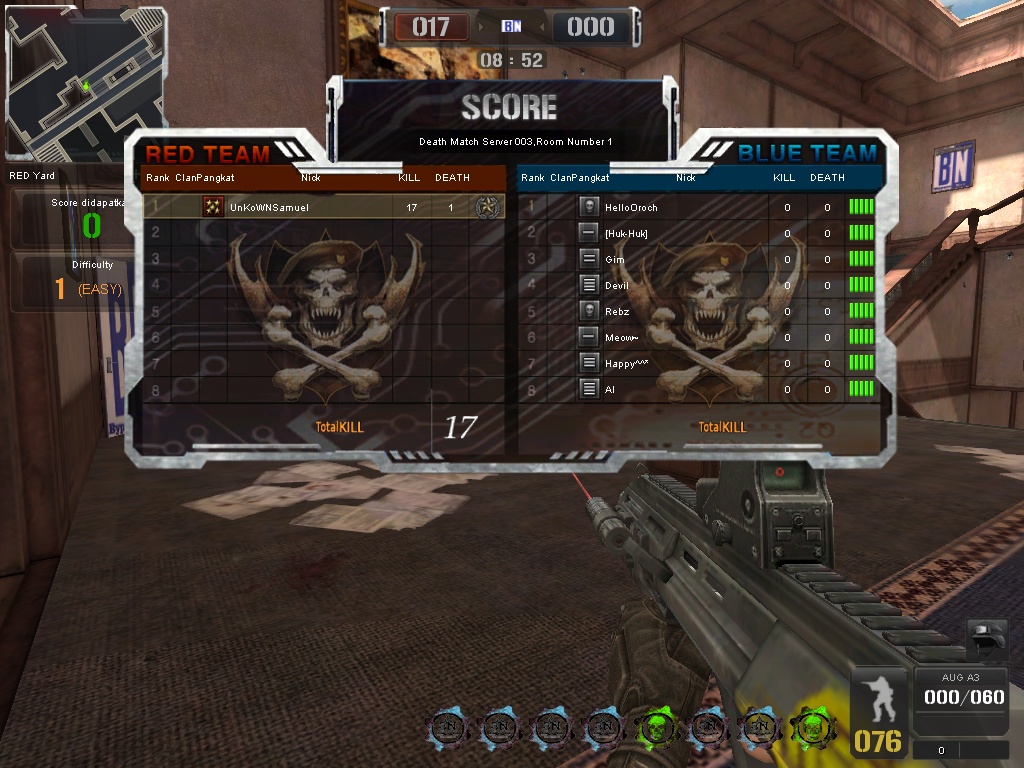Click HelloOroch's skull rank icon

point(589,207)
